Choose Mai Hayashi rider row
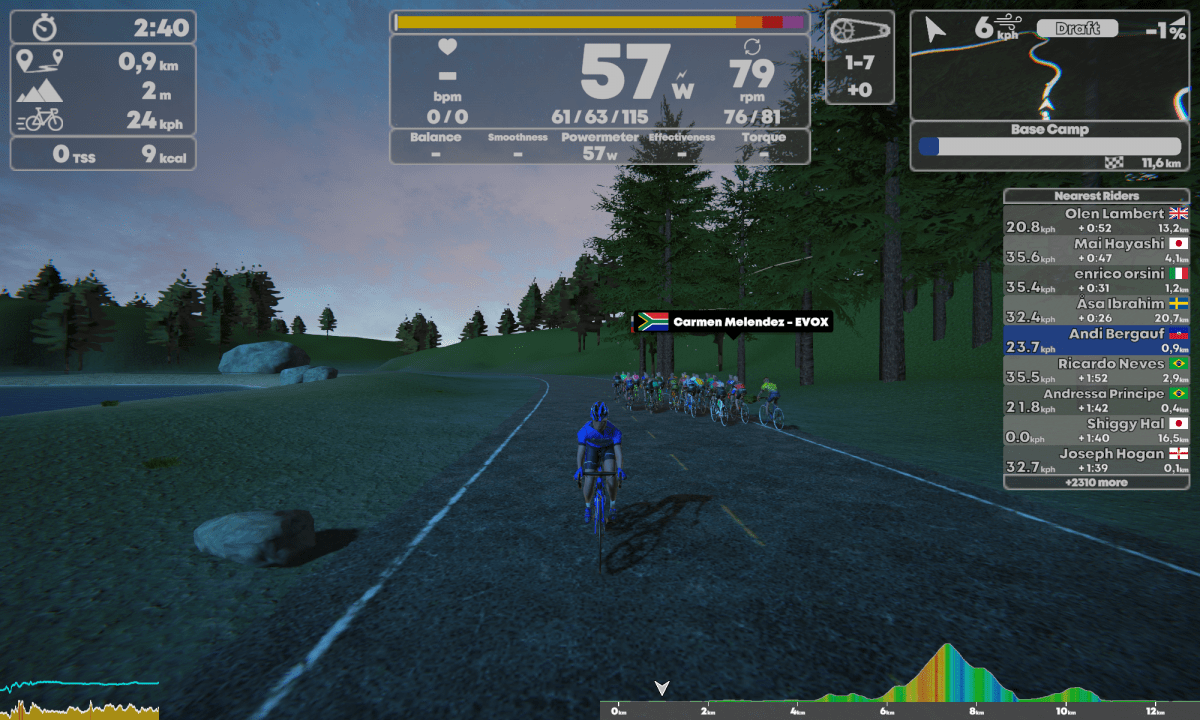1200x720 pixels. tap(1096, 250)
